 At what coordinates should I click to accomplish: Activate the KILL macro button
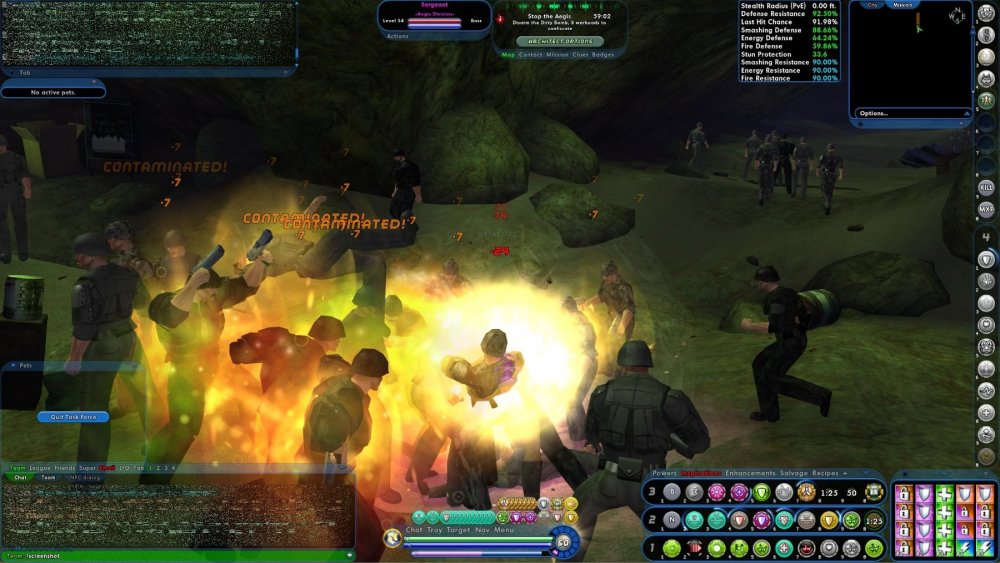(x=986, y=187)
